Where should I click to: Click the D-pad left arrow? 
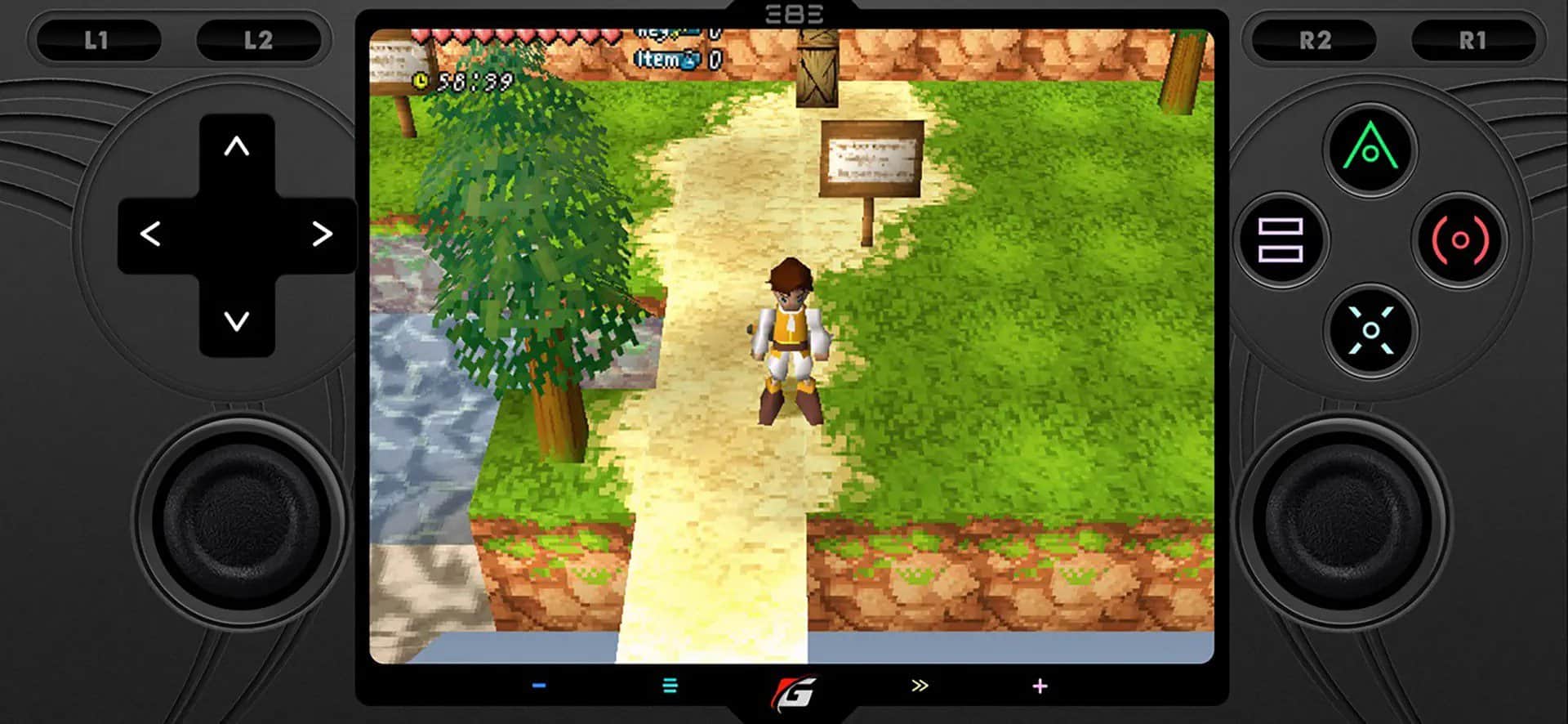coord(150,235)
